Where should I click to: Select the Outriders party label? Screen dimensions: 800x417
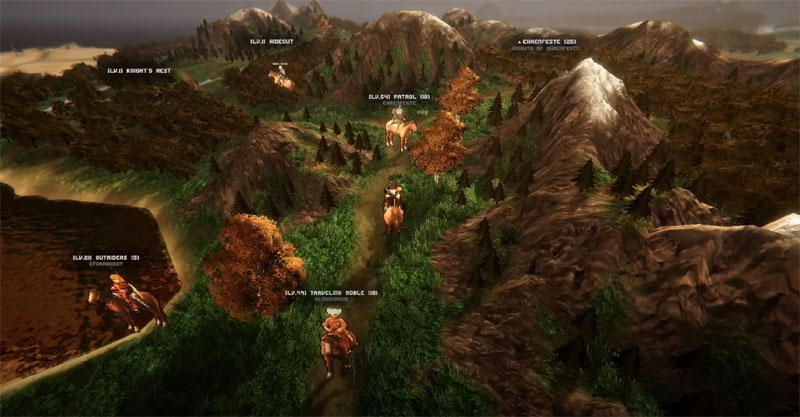[x=106, y=258]
